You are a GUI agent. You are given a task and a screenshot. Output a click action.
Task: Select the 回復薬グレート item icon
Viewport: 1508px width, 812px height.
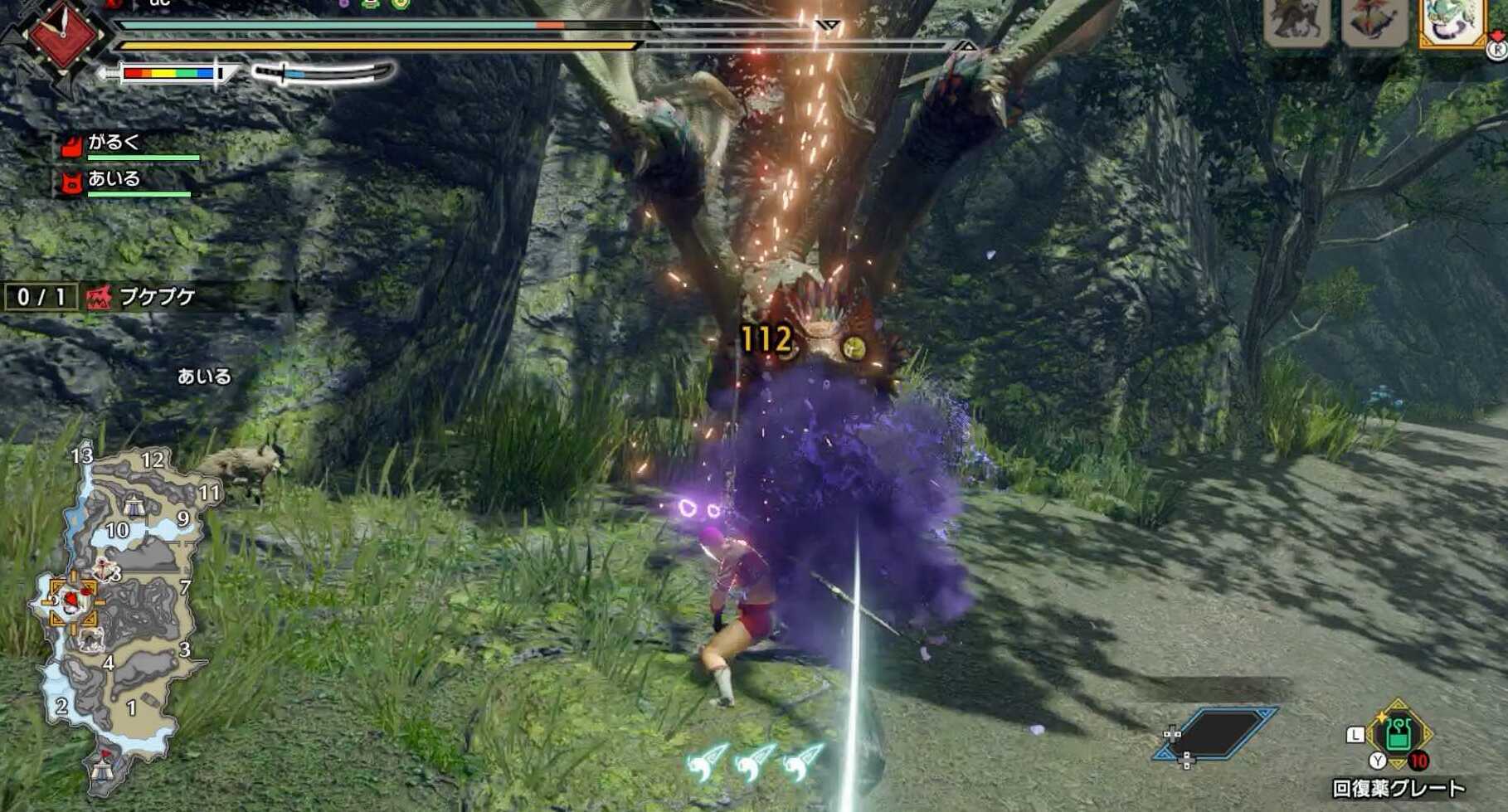(x=1397, y=736)
